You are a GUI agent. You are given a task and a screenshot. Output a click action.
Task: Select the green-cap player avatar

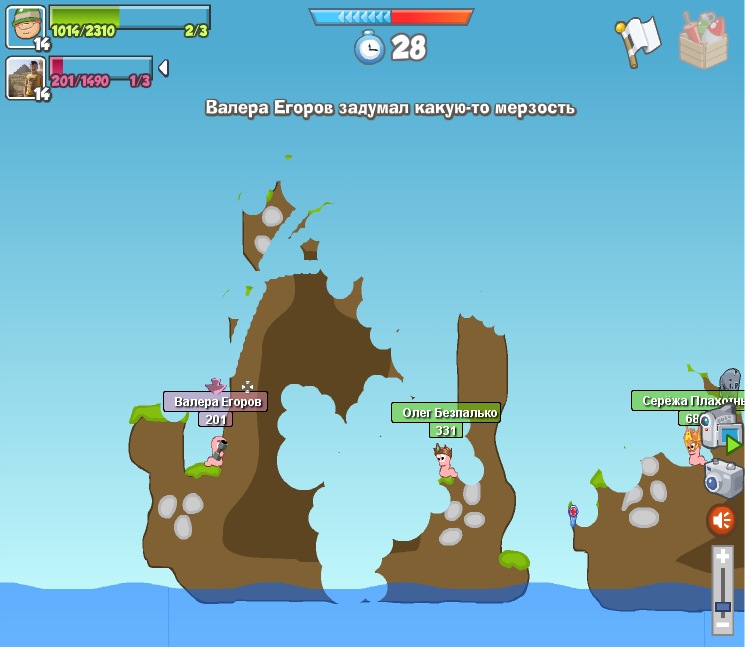click(x=26, y=27)
